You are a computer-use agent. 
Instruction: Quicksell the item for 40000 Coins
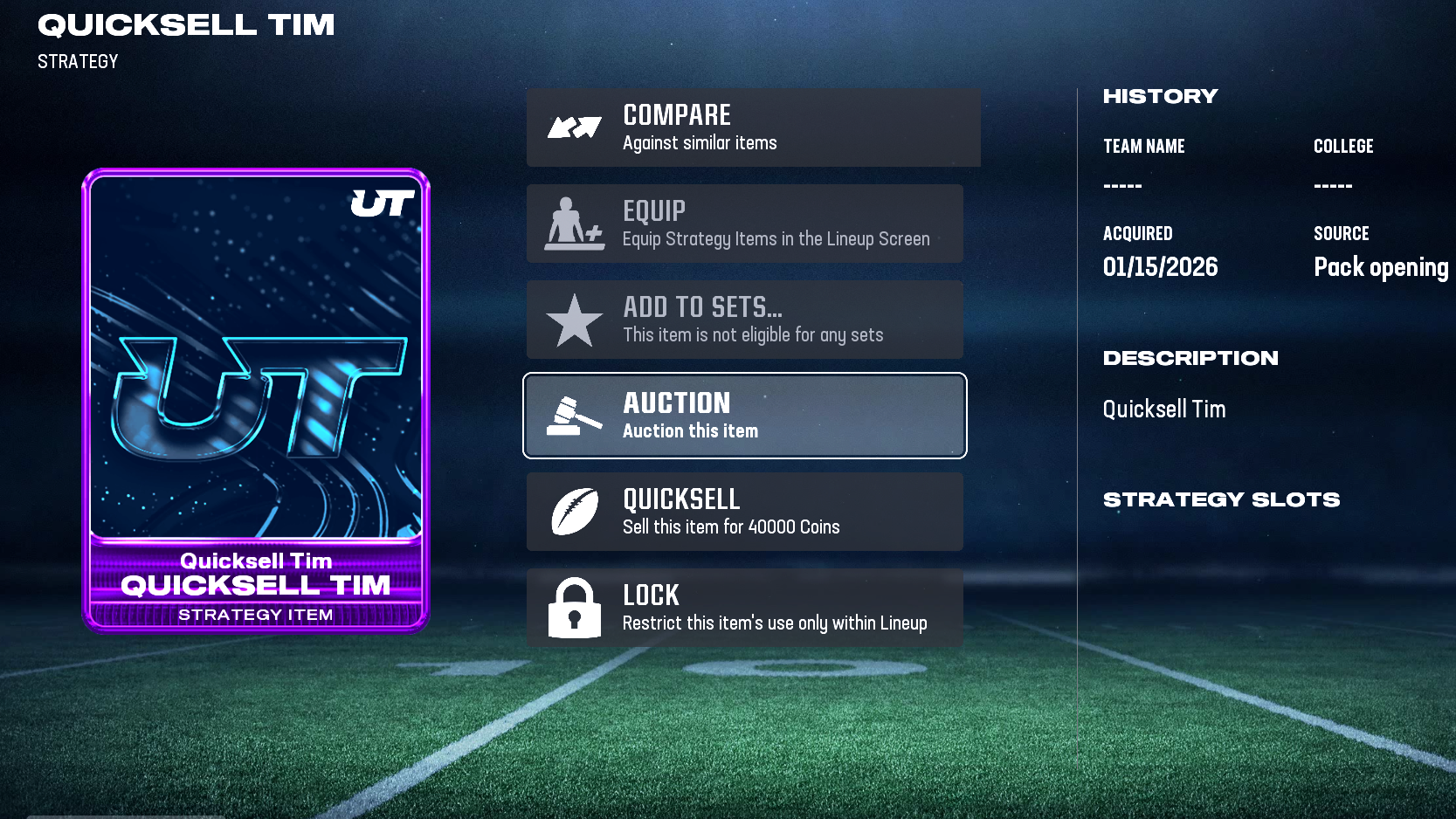coord(744,512)
